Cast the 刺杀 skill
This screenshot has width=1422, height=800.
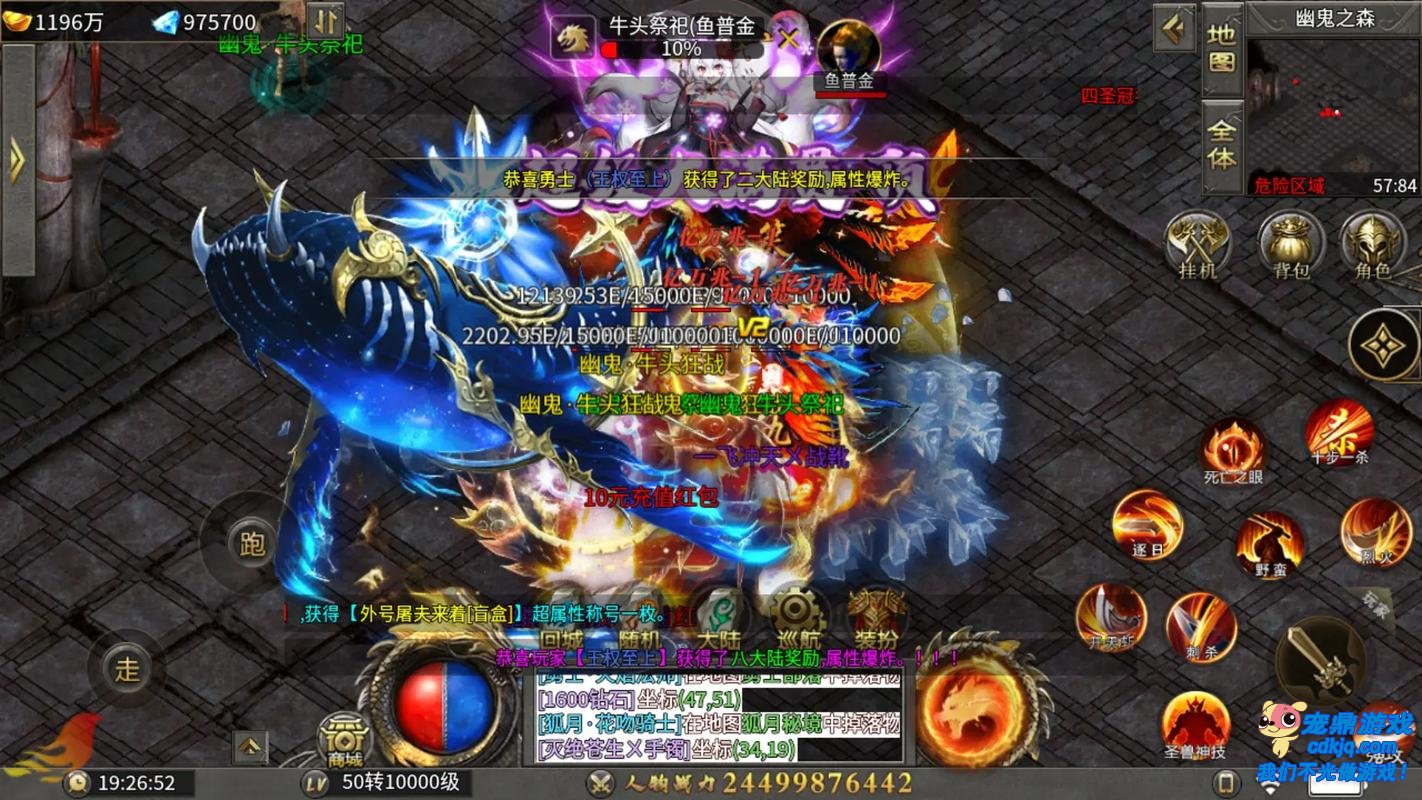tap(1201, 625)
